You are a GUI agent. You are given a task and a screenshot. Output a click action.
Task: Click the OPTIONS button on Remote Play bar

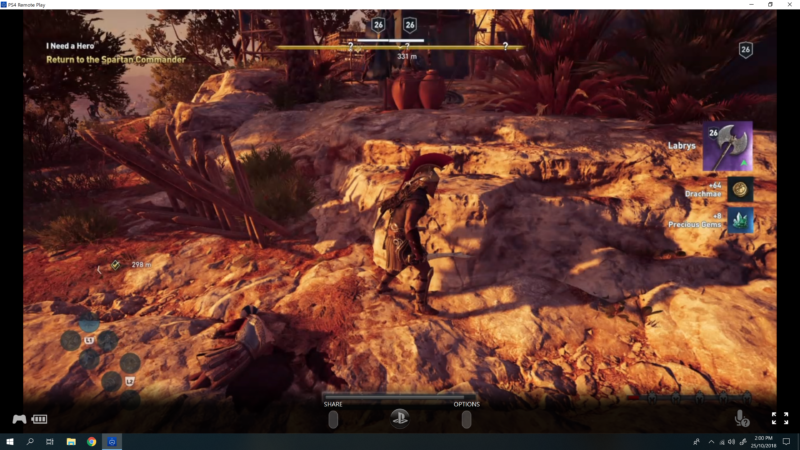(x=466, y=420)
